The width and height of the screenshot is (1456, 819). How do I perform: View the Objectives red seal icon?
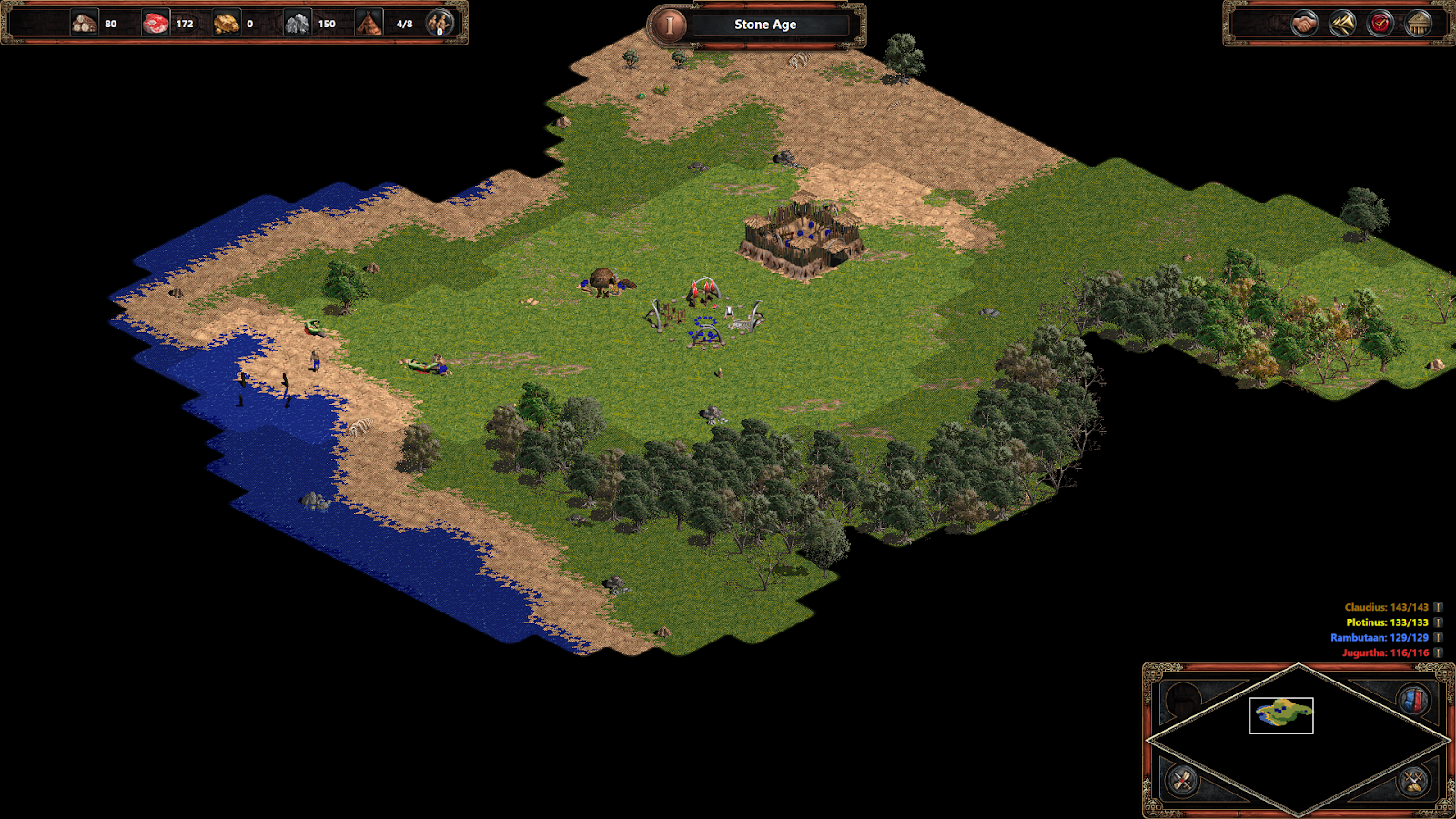pos(1379,23)
